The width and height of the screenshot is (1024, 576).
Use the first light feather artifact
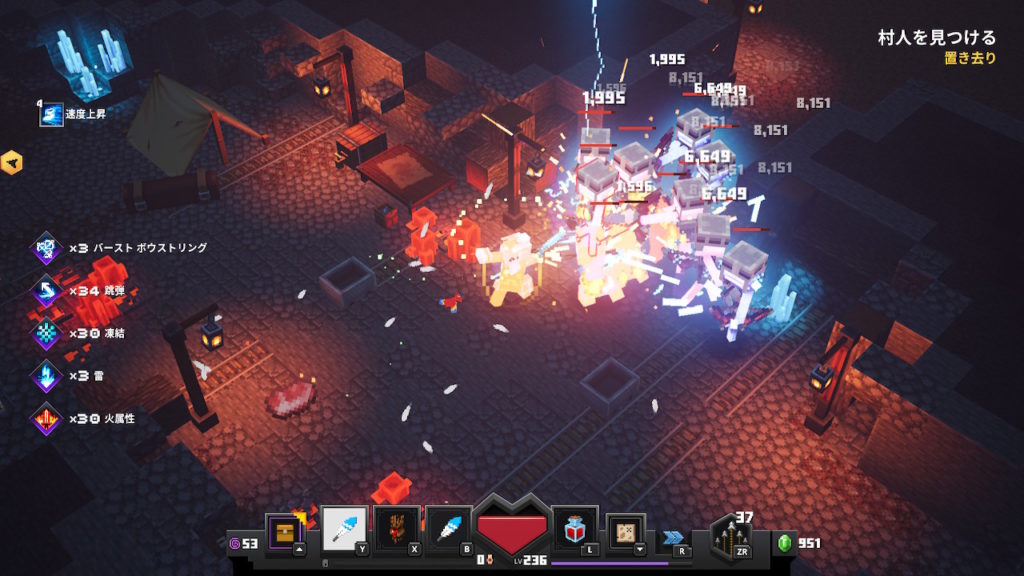point(344,529)
